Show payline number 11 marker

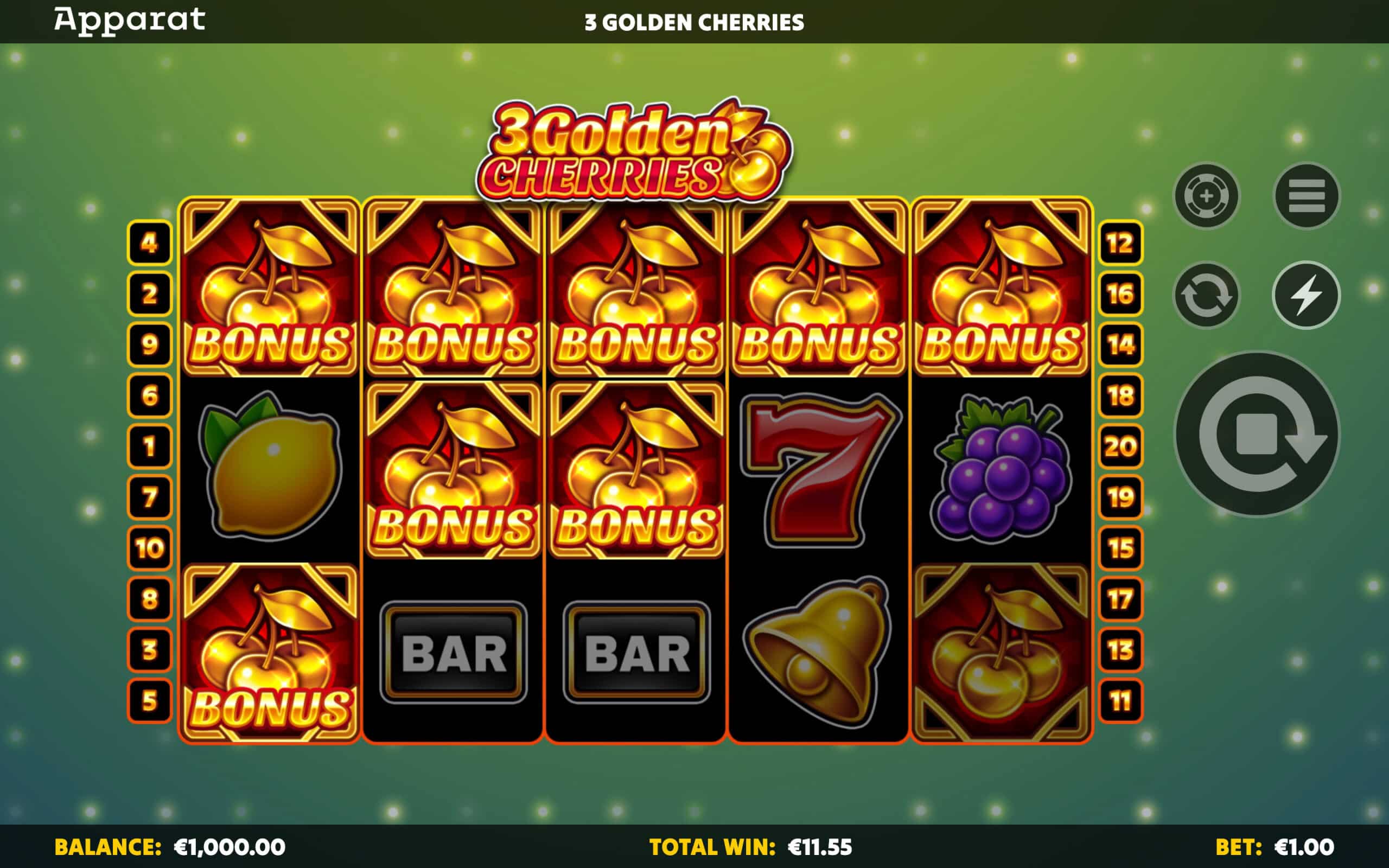tap(1120, 701)
